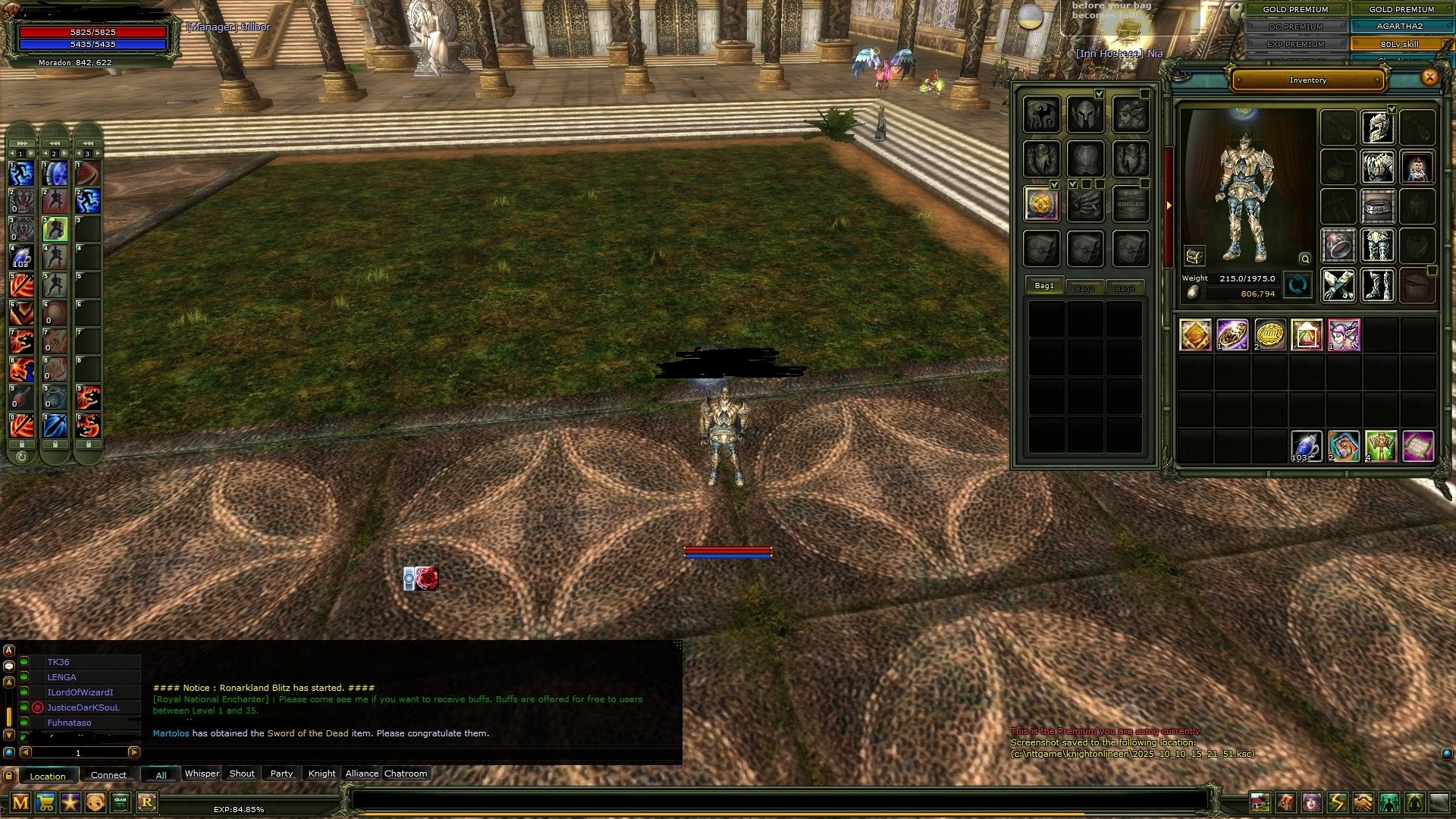Close the Inventory window
Screen dimensions: 1456x819
point(1429,77)
